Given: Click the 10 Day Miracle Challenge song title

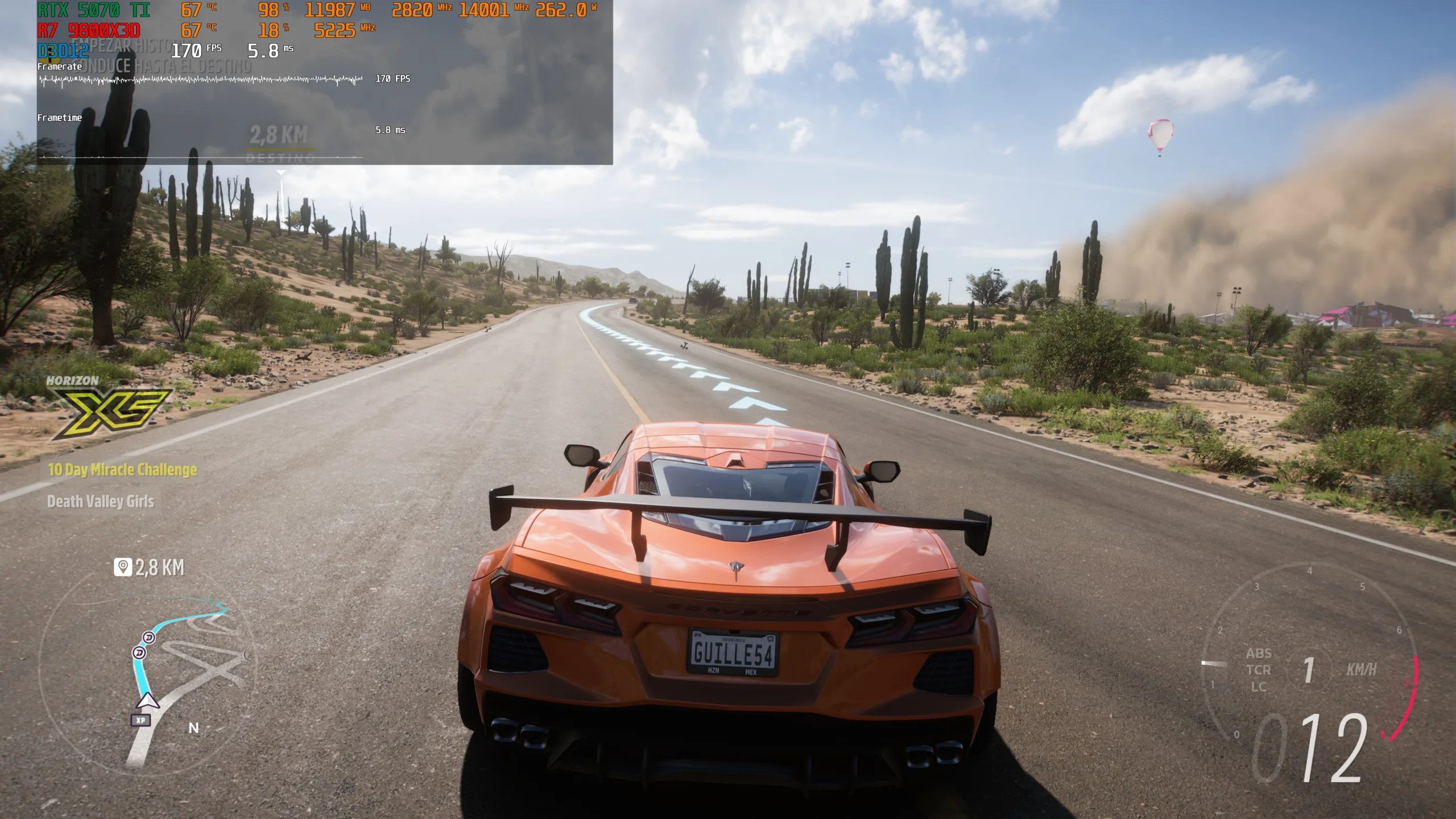Looking at the screenshot, I should [122, 470].
